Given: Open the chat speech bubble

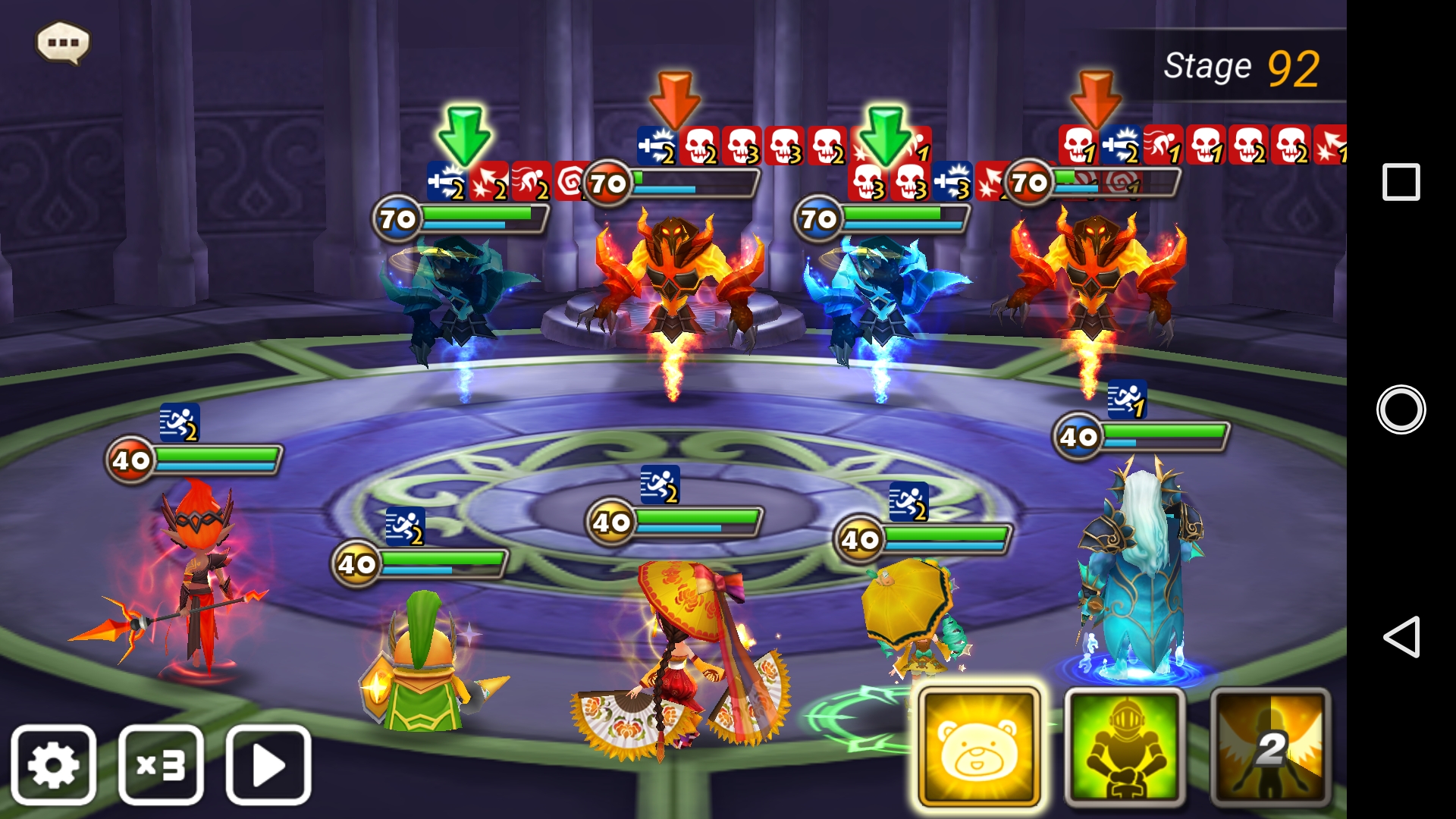Looking at the screenshot, I should [x=63, y=42].
